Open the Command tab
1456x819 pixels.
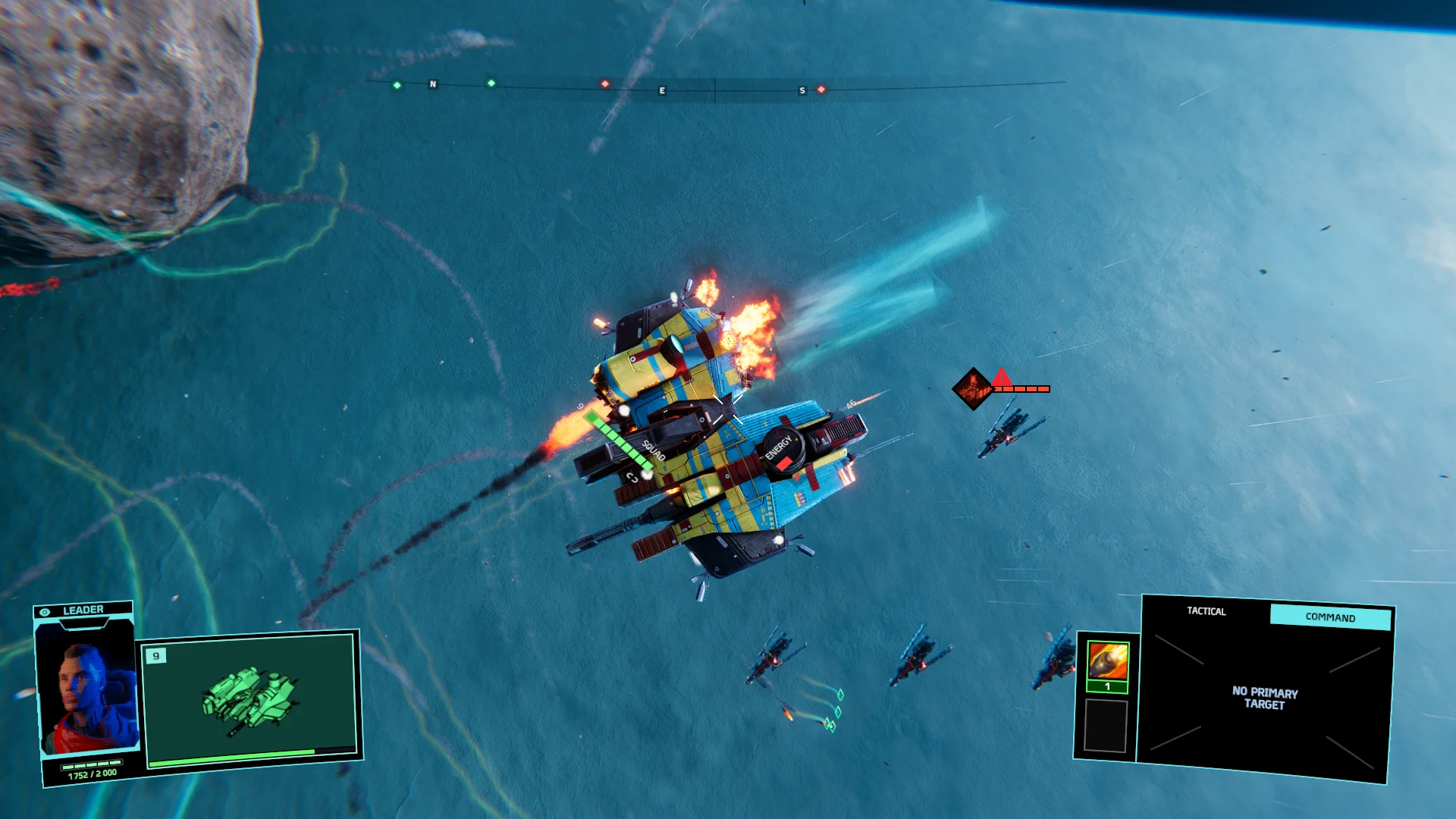click(1330, 617)
